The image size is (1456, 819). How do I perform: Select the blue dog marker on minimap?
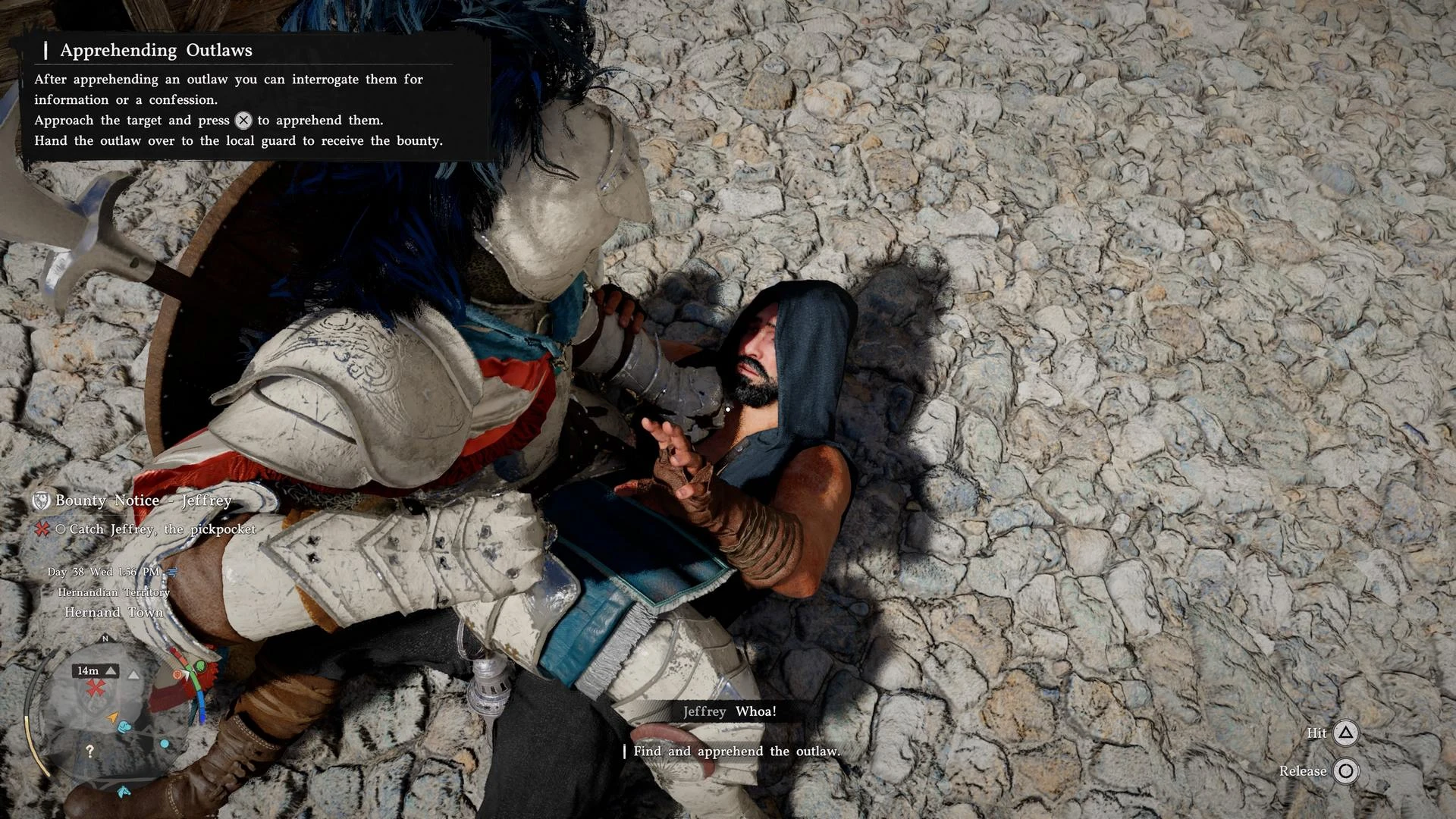(x=125, y=727)
